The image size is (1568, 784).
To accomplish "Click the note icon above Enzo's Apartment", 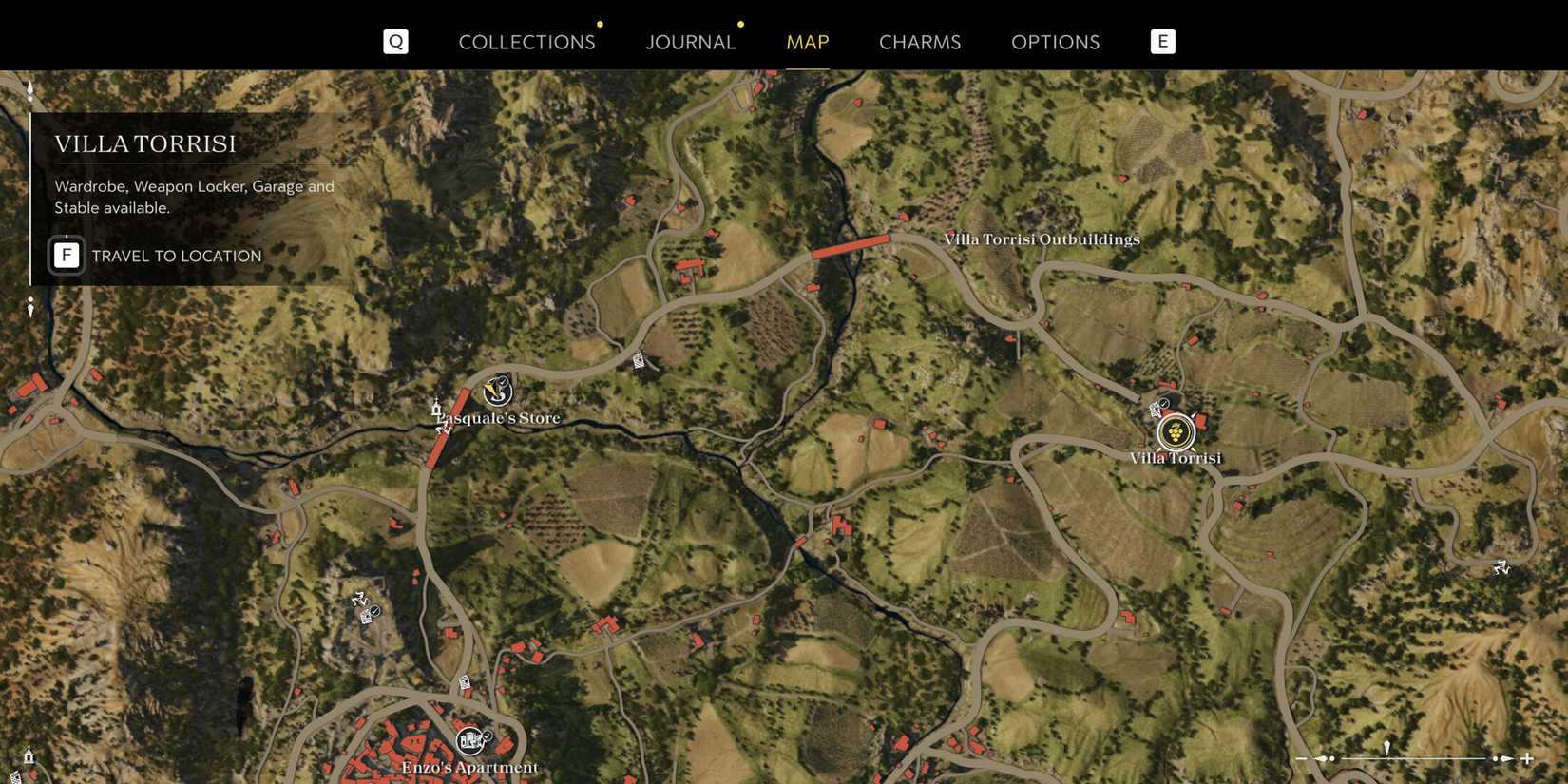I will coord(466,682).
